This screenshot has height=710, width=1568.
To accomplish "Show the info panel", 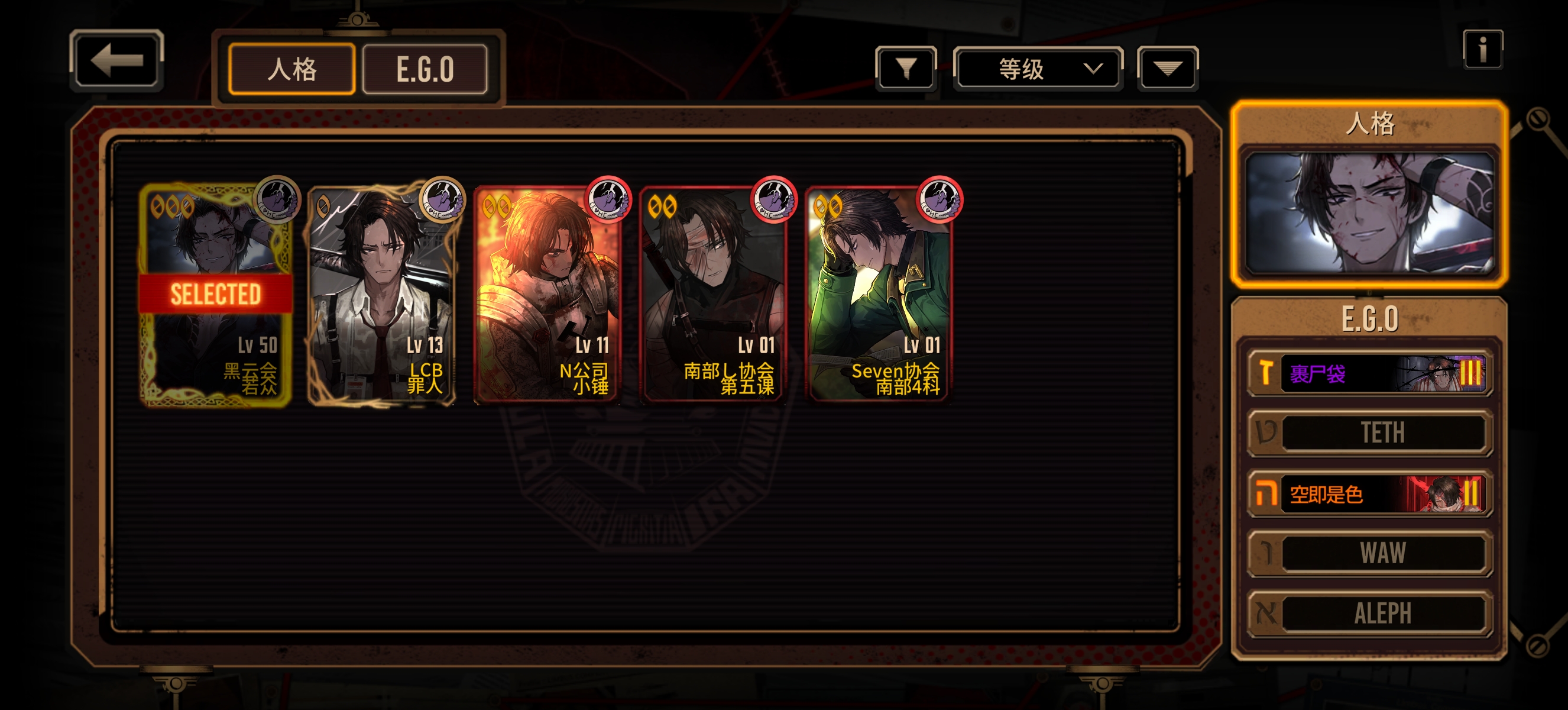I will point(1482,49).
